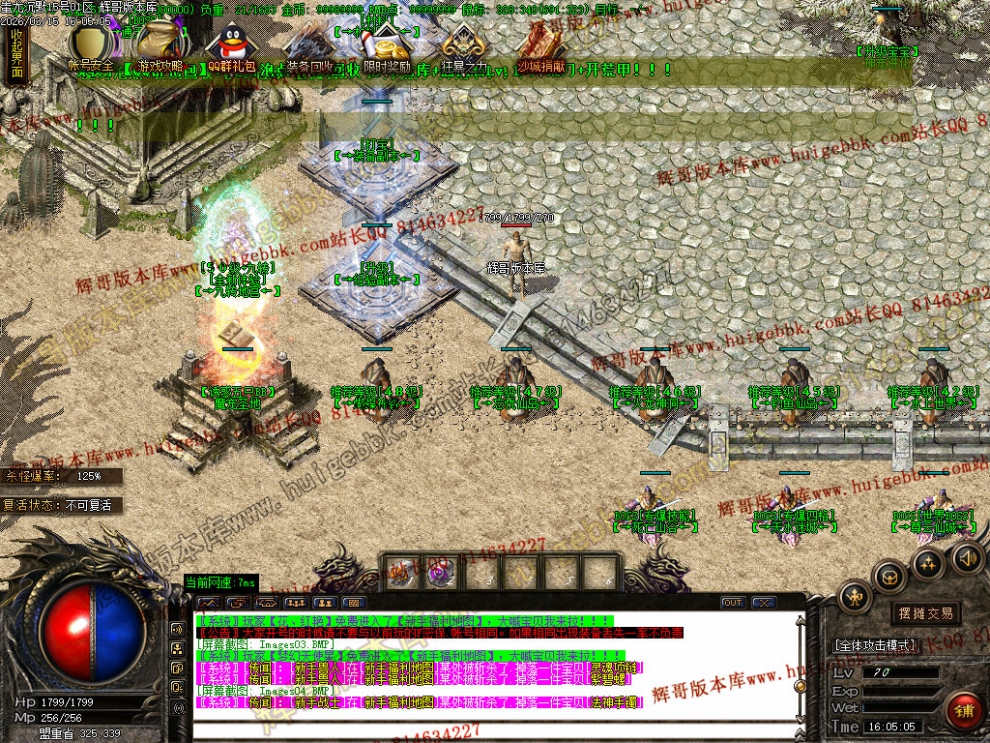990x743 pixels.
Task: Click the round four-point star button
Action: click(927, 562)
